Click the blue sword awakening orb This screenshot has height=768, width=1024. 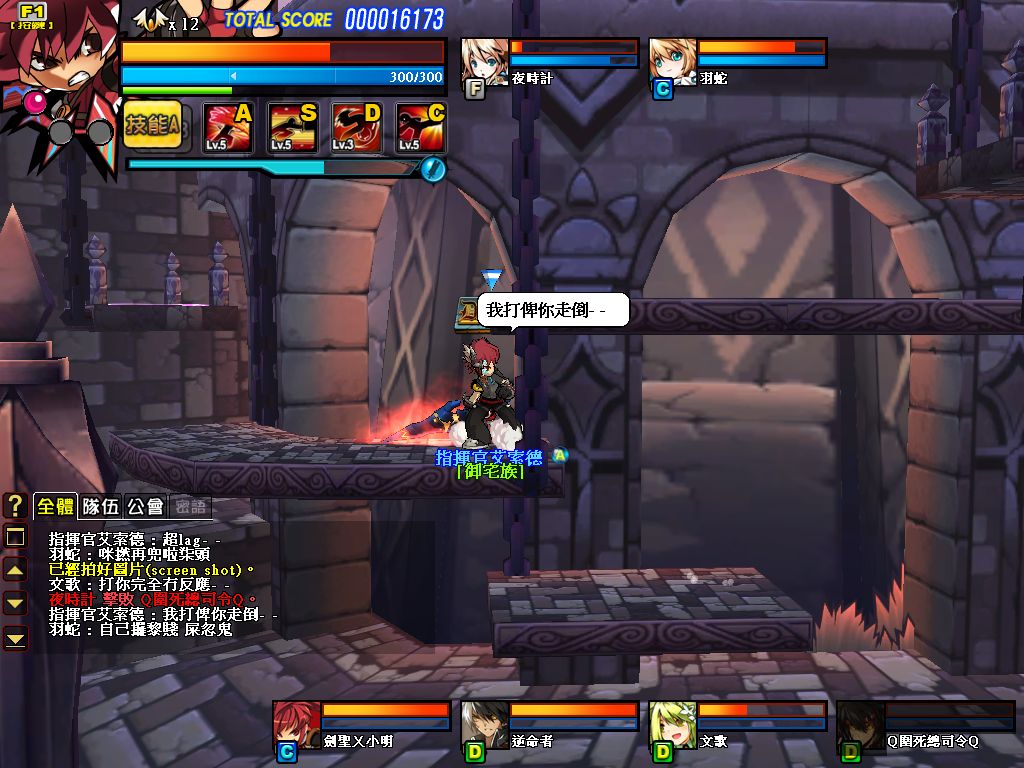[432, 169]
